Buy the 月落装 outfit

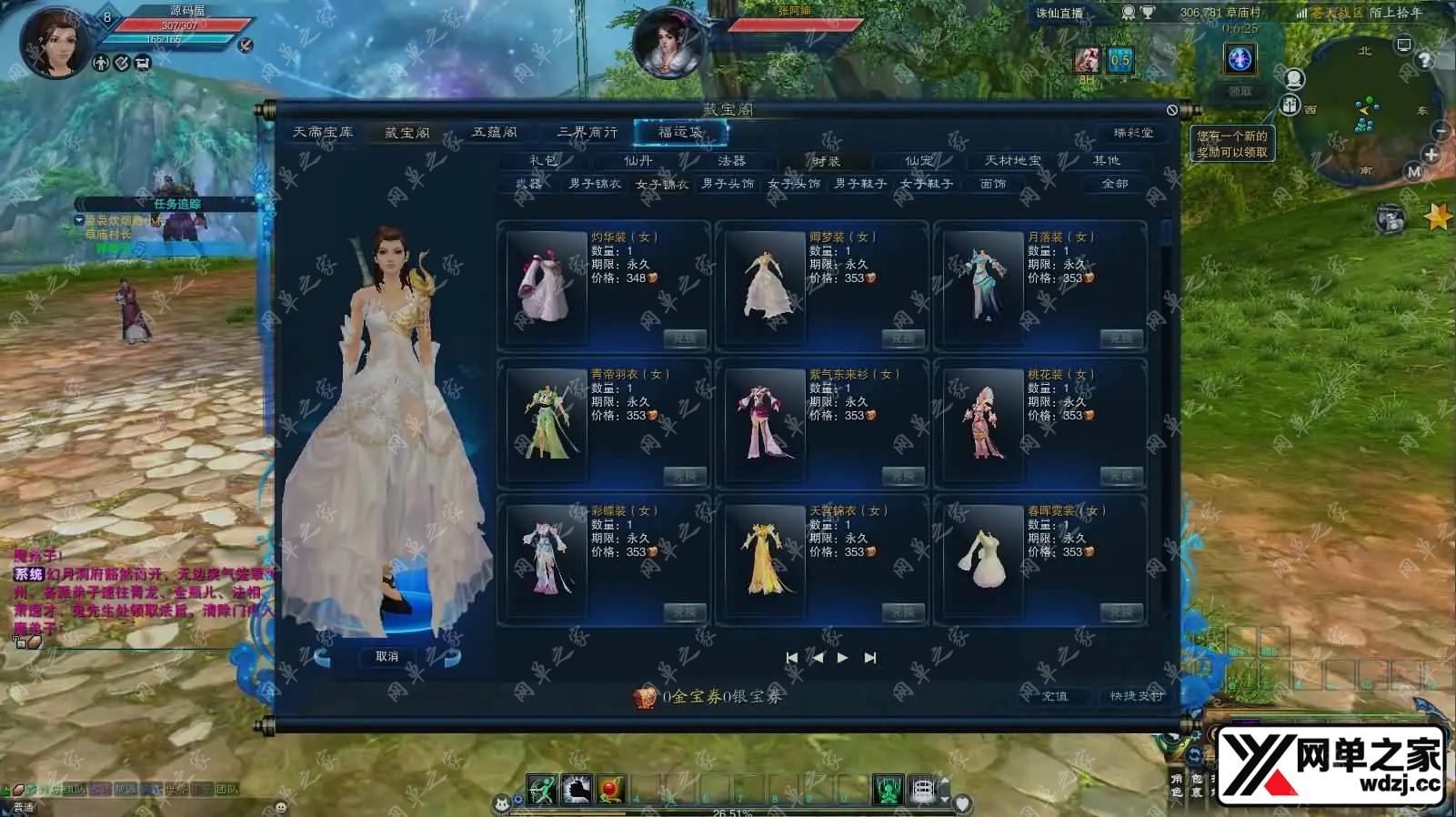click(1121, 338)
